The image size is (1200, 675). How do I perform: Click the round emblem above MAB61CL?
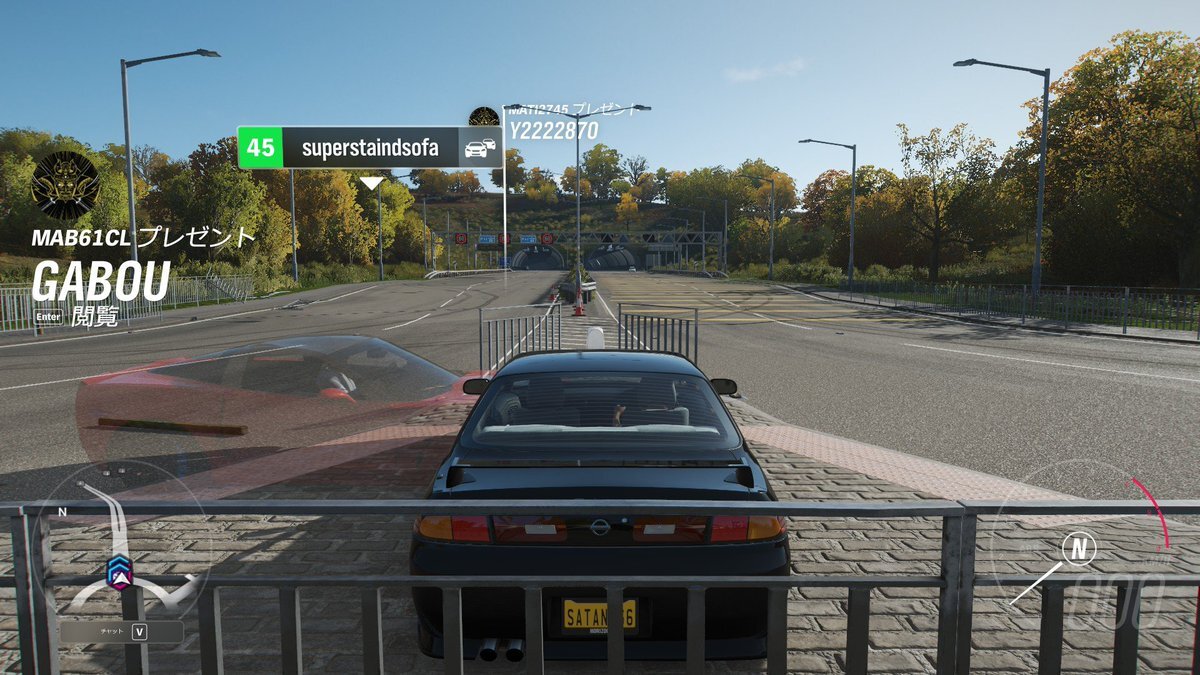65,185
